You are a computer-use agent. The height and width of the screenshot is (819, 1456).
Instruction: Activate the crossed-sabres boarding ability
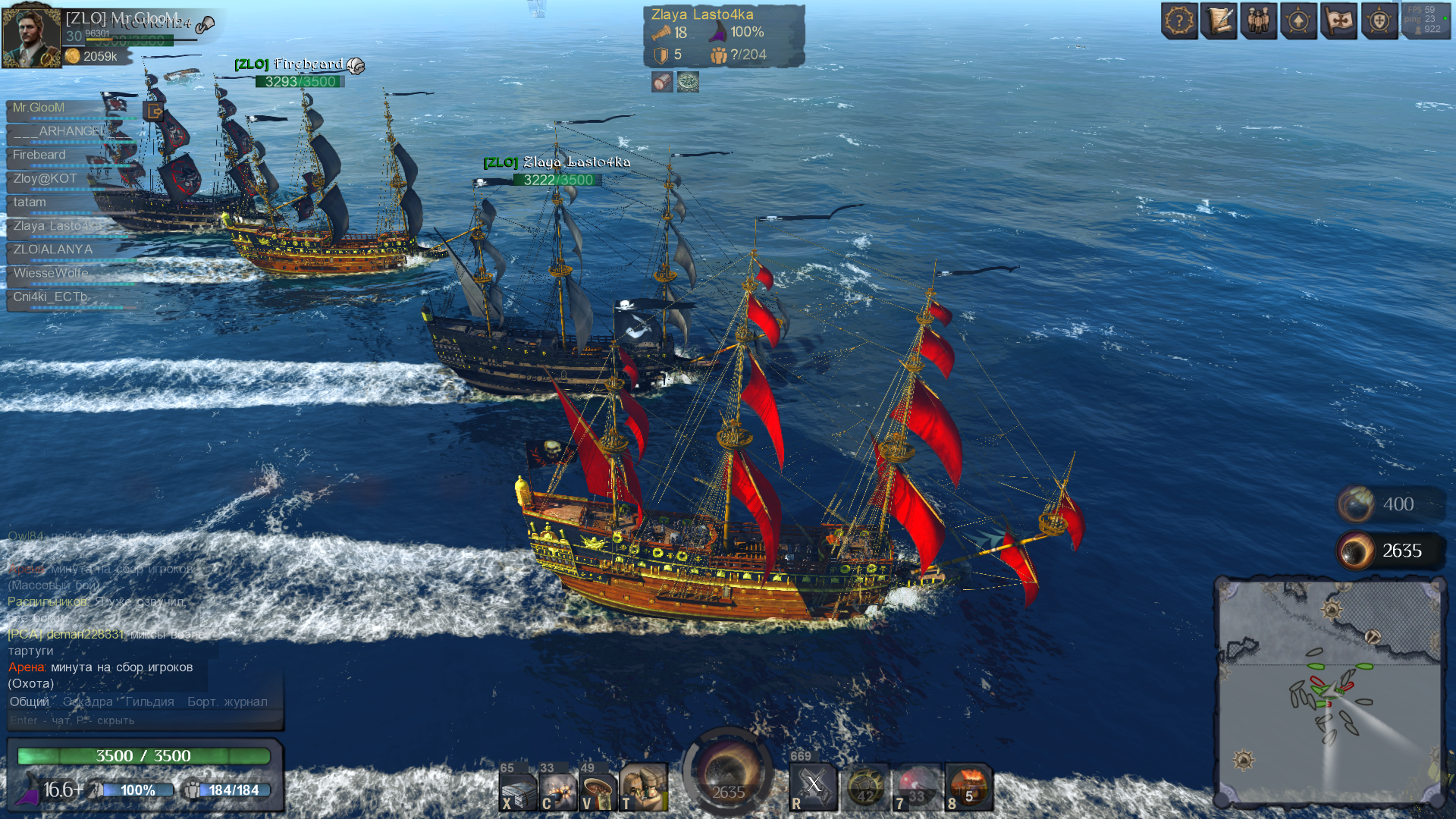(813, 786)
